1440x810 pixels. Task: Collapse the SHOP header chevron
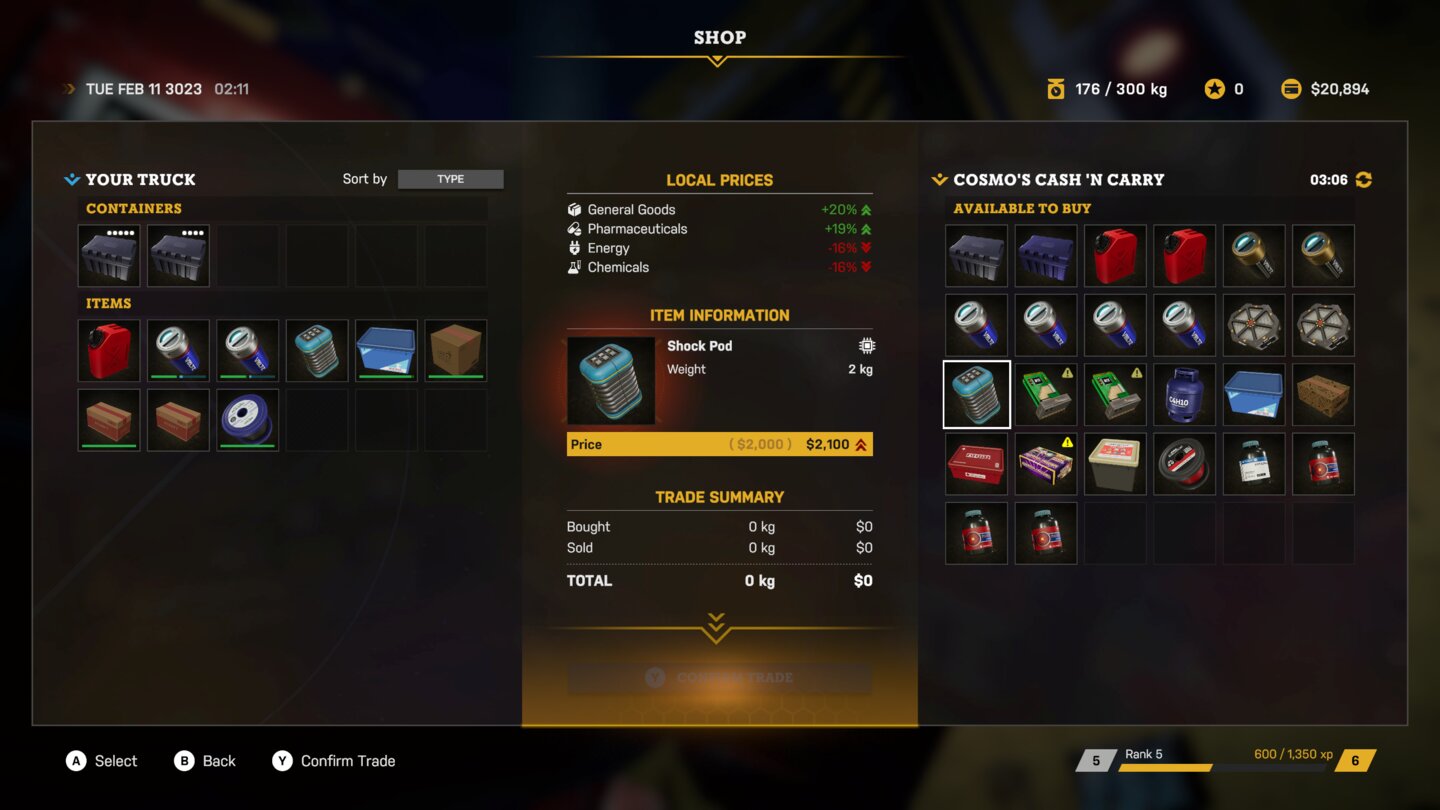click(x=717, y=60)
